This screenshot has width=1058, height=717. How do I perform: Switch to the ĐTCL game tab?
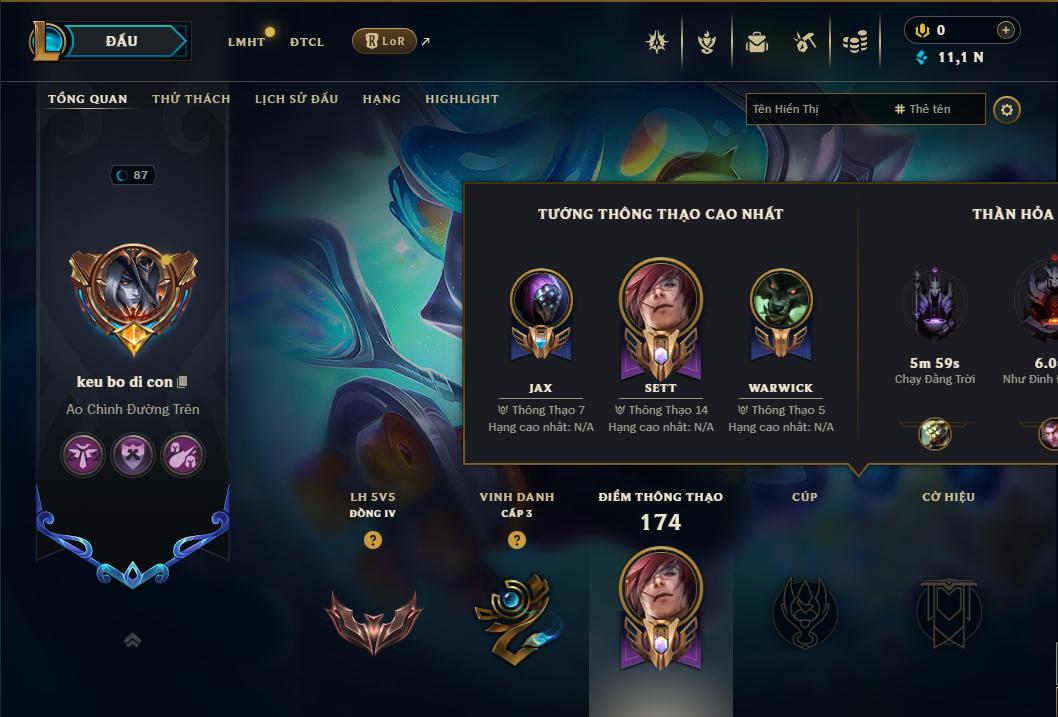click(x=307, y=42)
